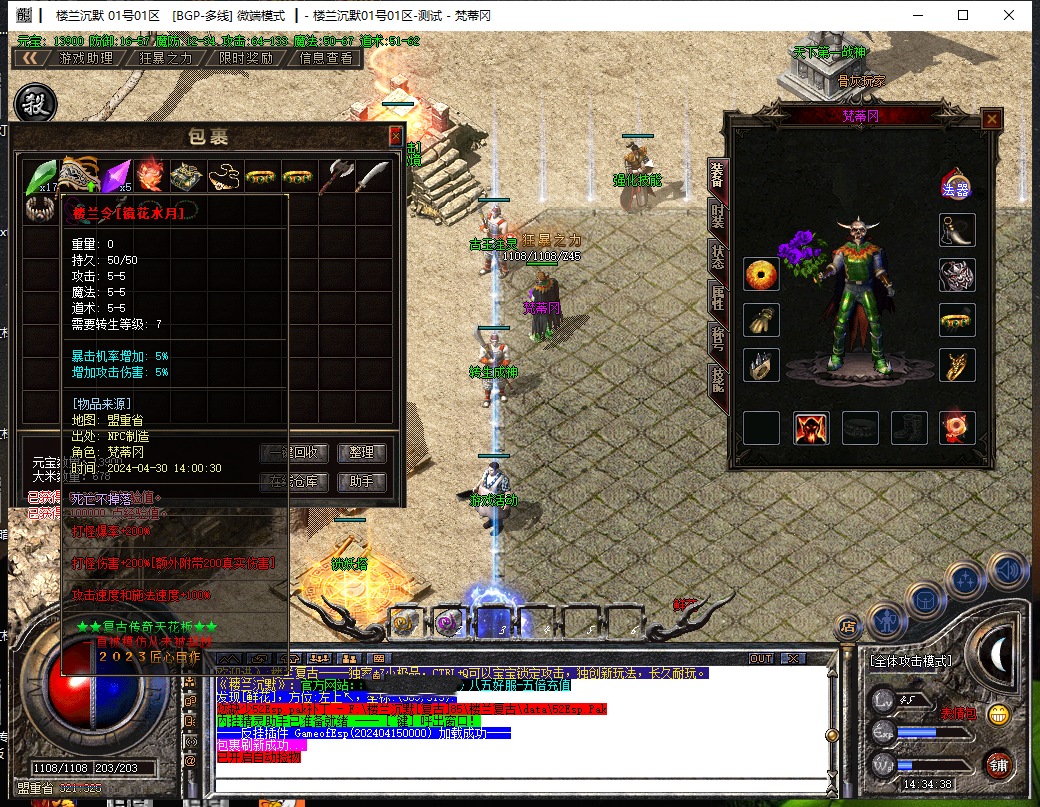Open the 游戏助理 menu
The image size is (1040, 807).
86,58
